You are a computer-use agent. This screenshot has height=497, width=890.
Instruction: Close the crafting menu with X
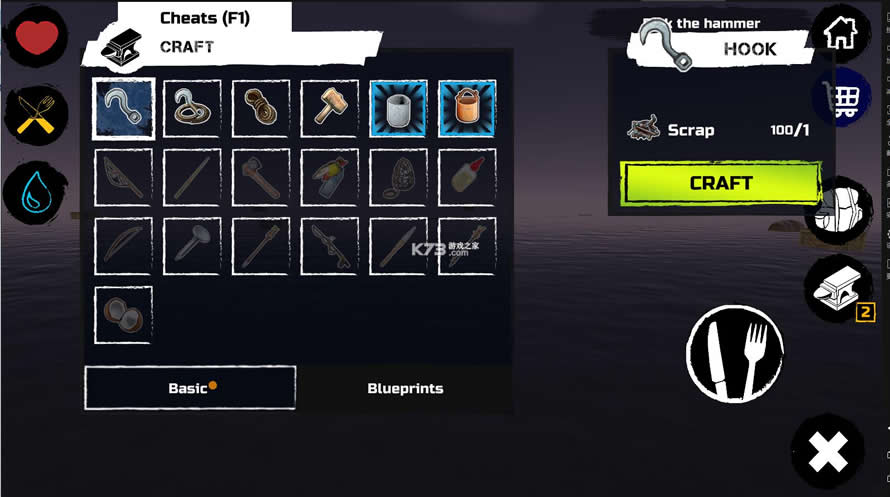tap(828, 453)
